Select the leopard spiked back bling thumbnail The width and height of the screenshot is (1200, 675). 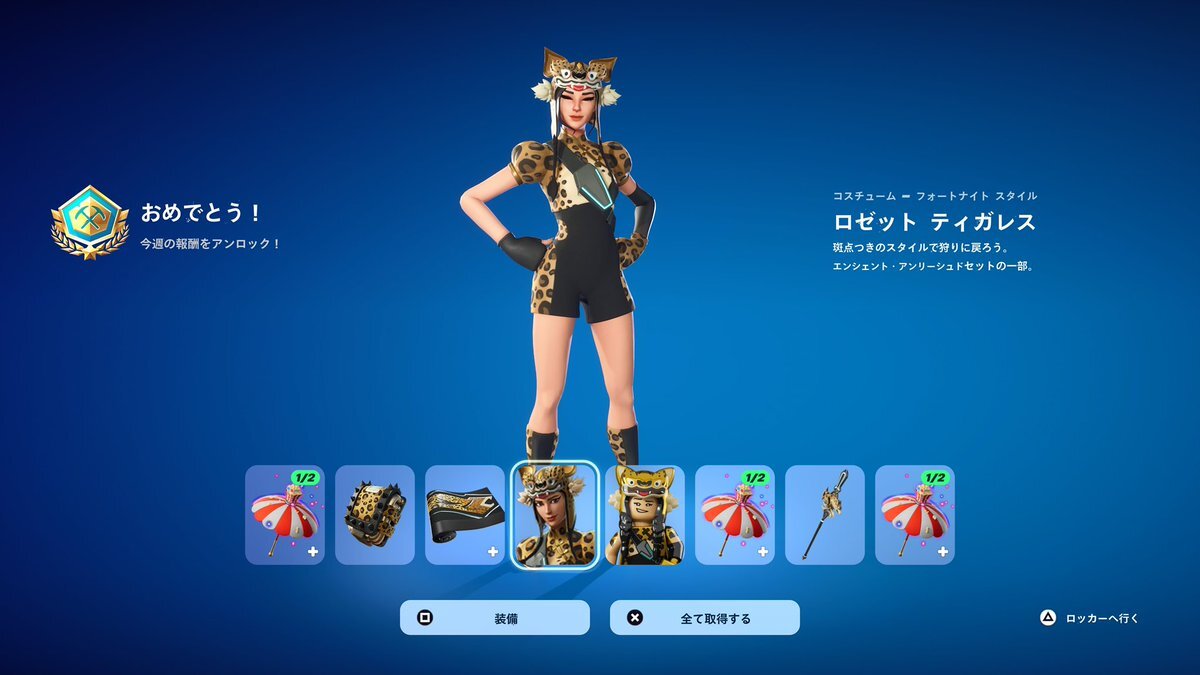[375, 515]
